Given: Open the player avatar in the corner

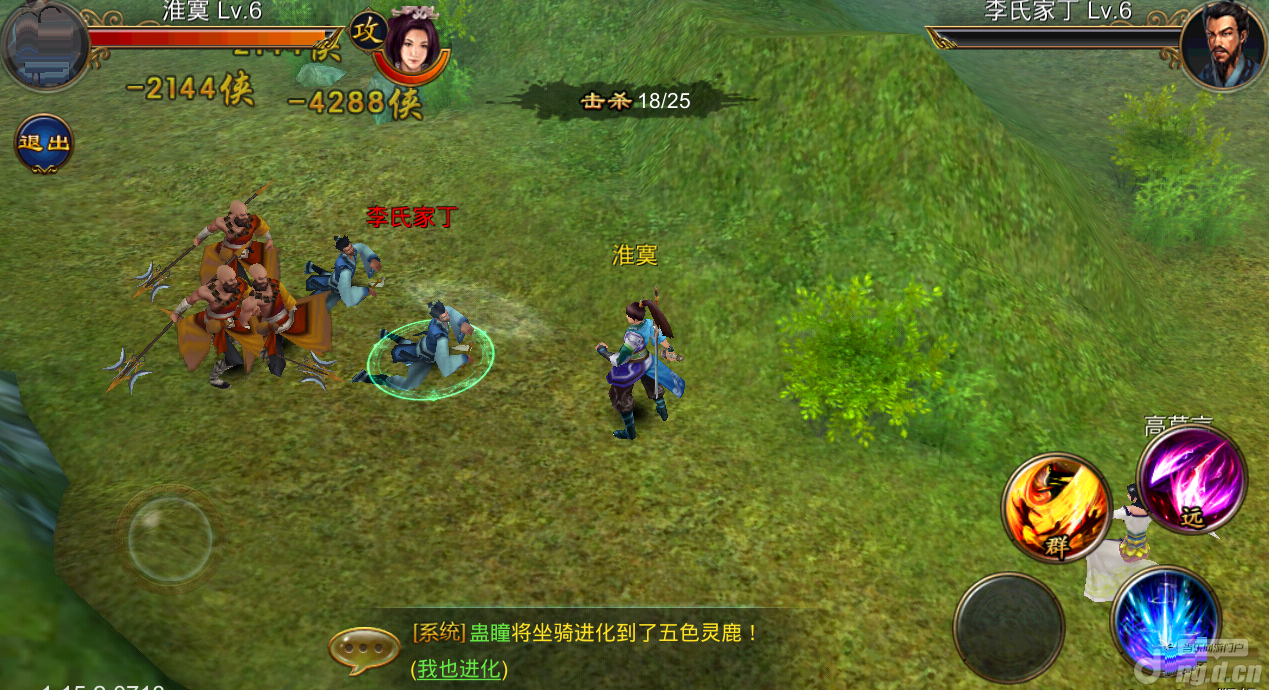Looking at the screenshot, I should pyautogui.click(x=46, y=46).
